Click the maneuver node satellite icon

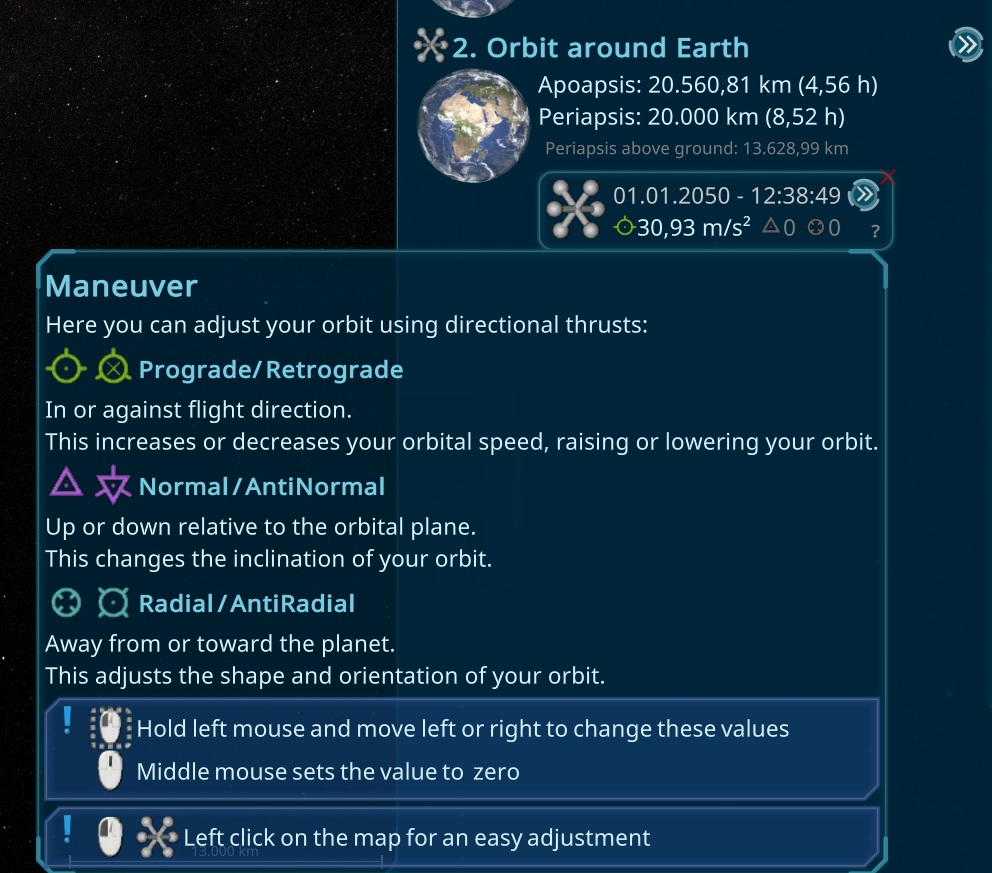click(x=575, y=210)
